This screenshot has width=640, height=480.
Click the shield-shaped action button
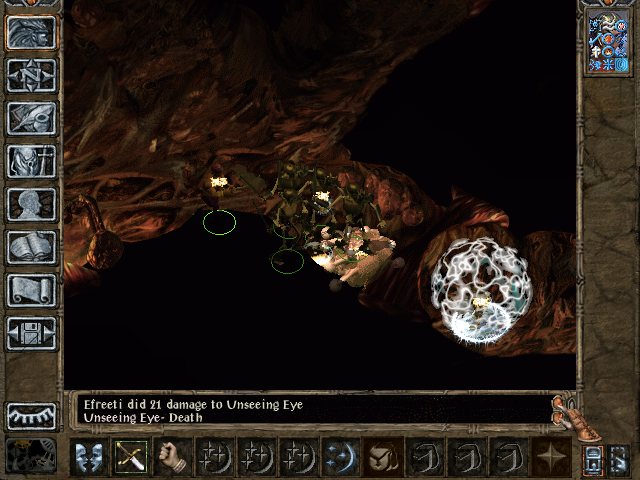point(383,456)
